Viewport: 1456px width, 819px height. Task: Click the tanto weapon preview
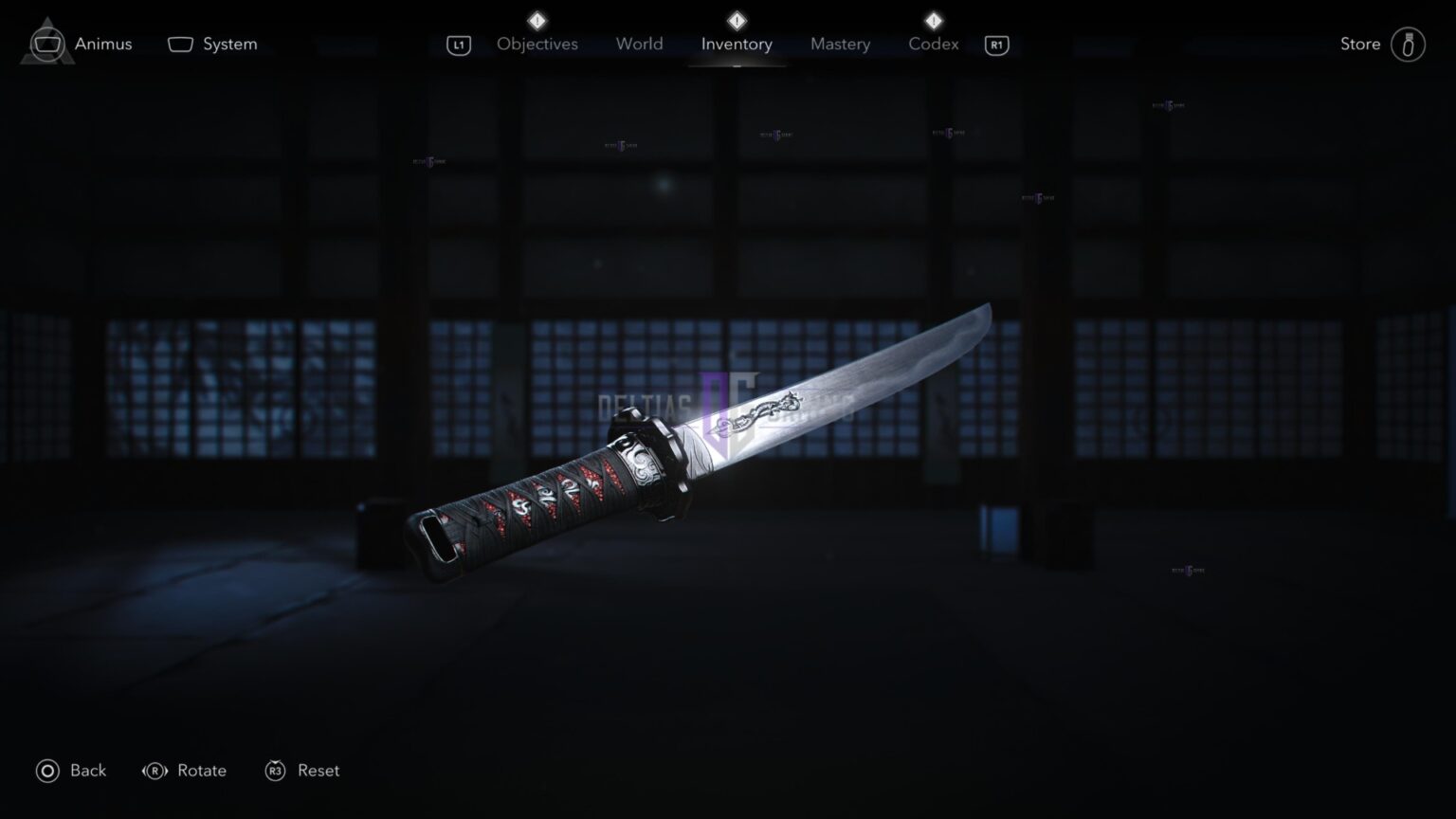point(701,446)
